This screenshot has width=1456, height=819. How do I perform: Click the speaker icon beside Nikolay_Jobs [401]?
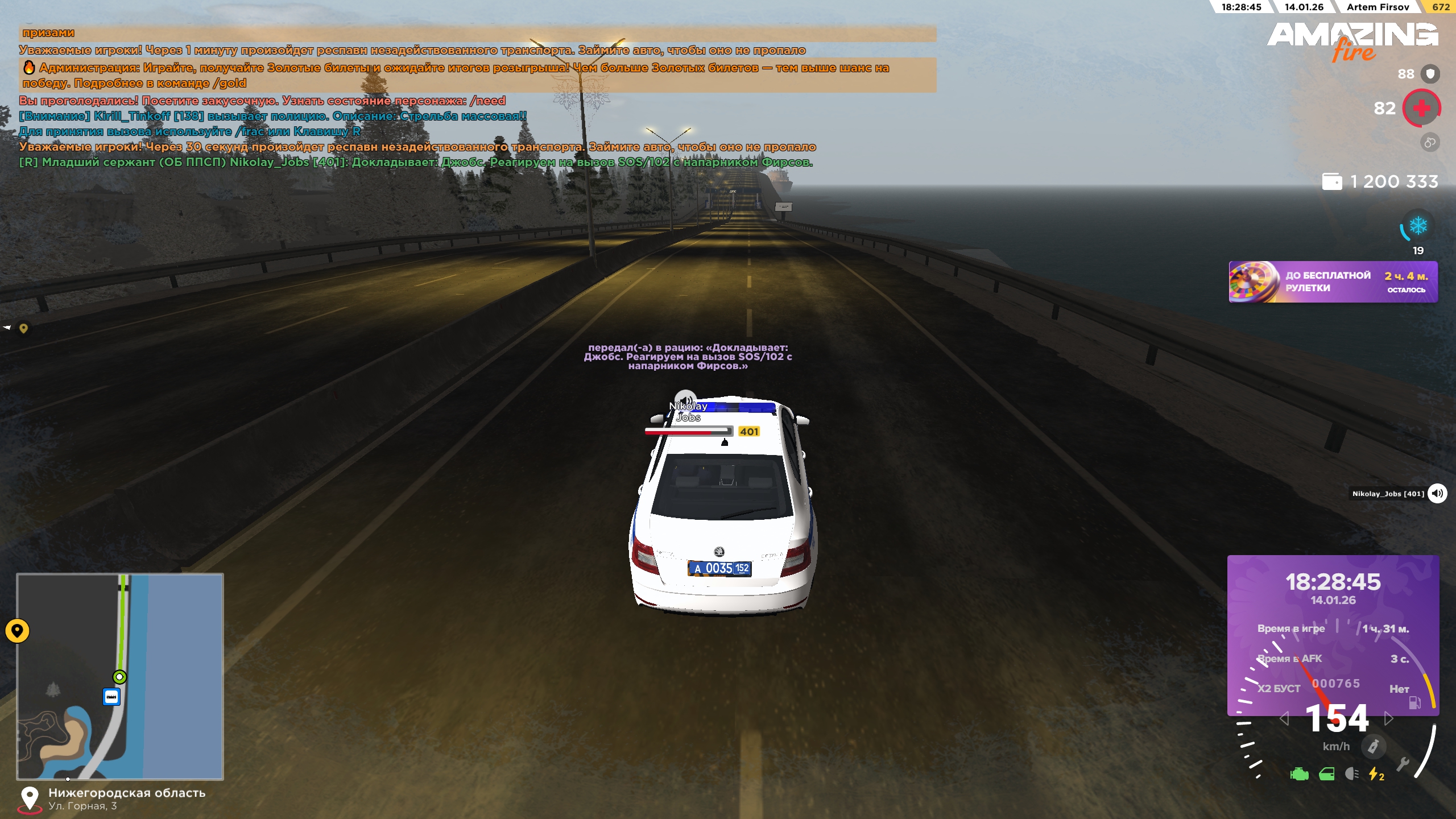1437,493
